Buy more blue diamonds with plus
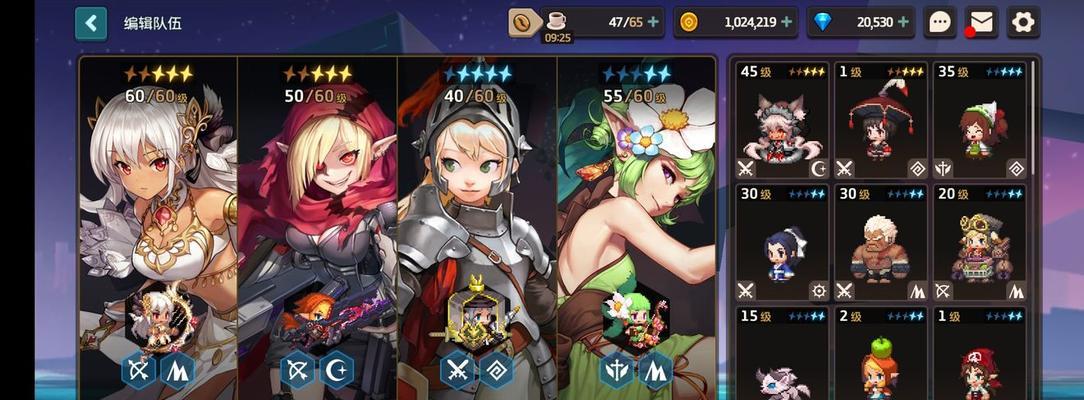Viewport: 1084px width, 400px height. click(x=904, y=21)
